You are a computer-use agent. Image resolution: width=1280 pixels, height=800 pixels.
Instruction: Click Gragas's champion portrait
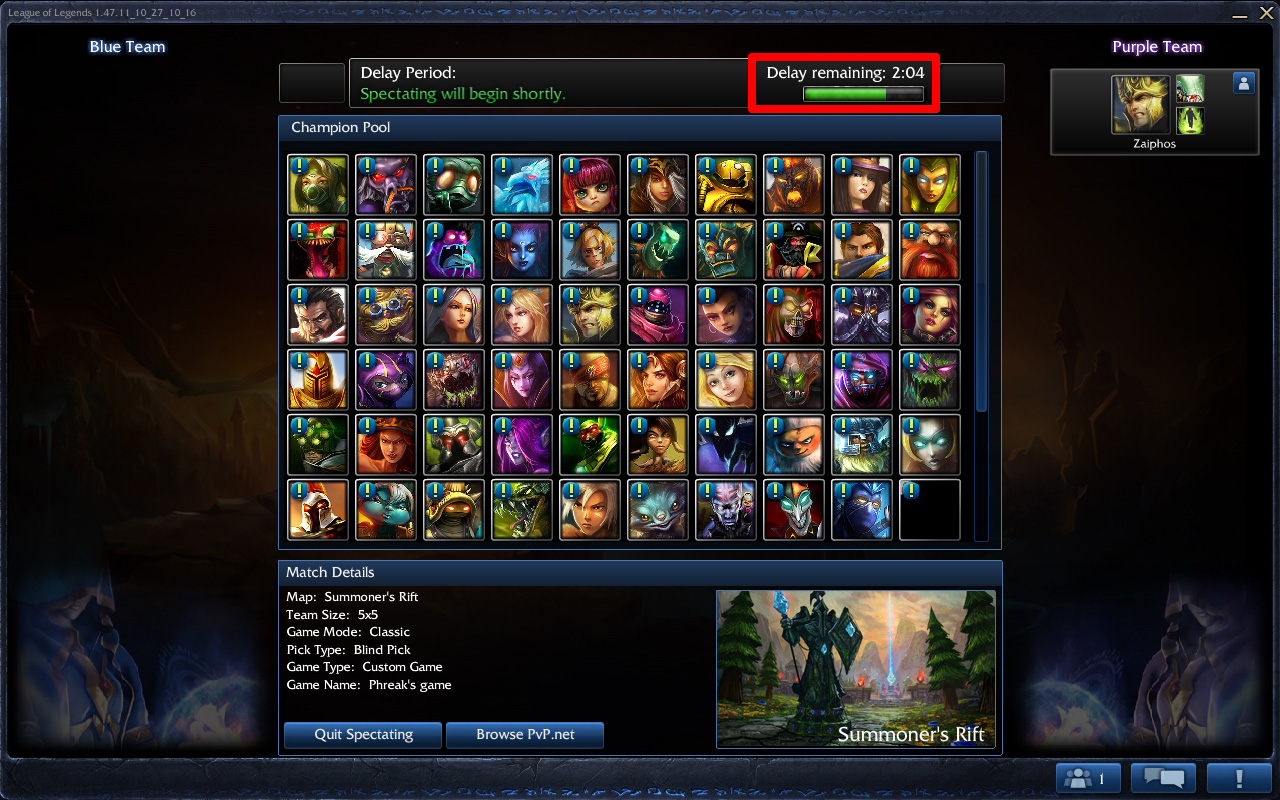(930, 250)
